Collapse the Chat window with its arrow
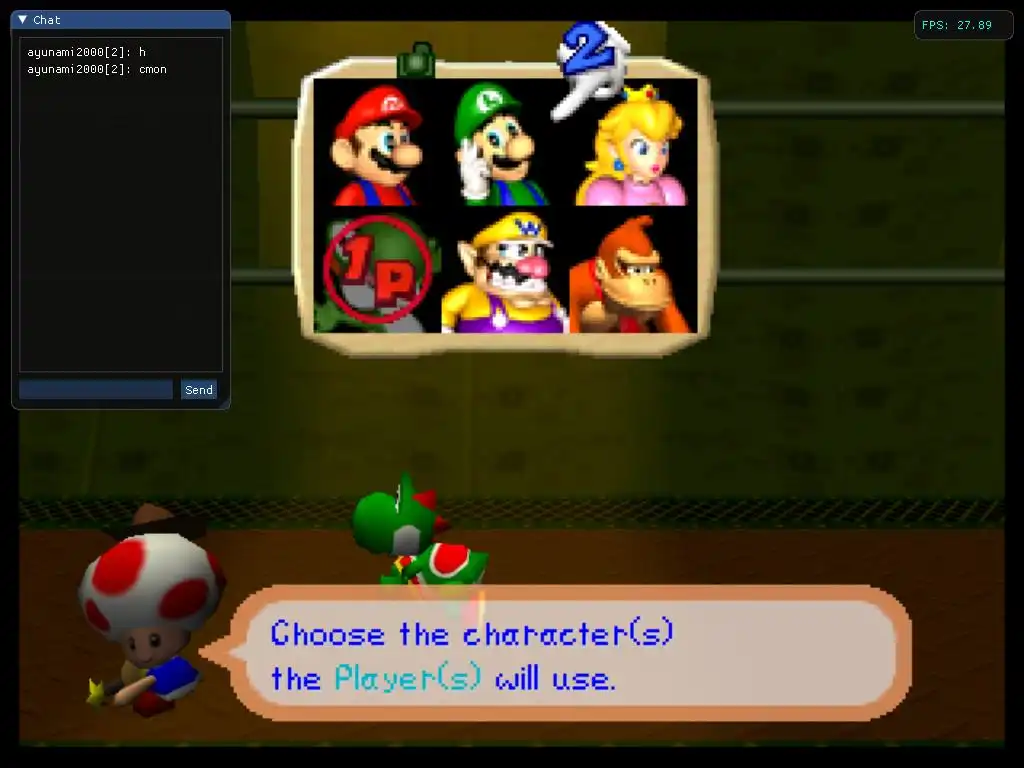Viewport: 1024px width, 768px height. [23, 19]
